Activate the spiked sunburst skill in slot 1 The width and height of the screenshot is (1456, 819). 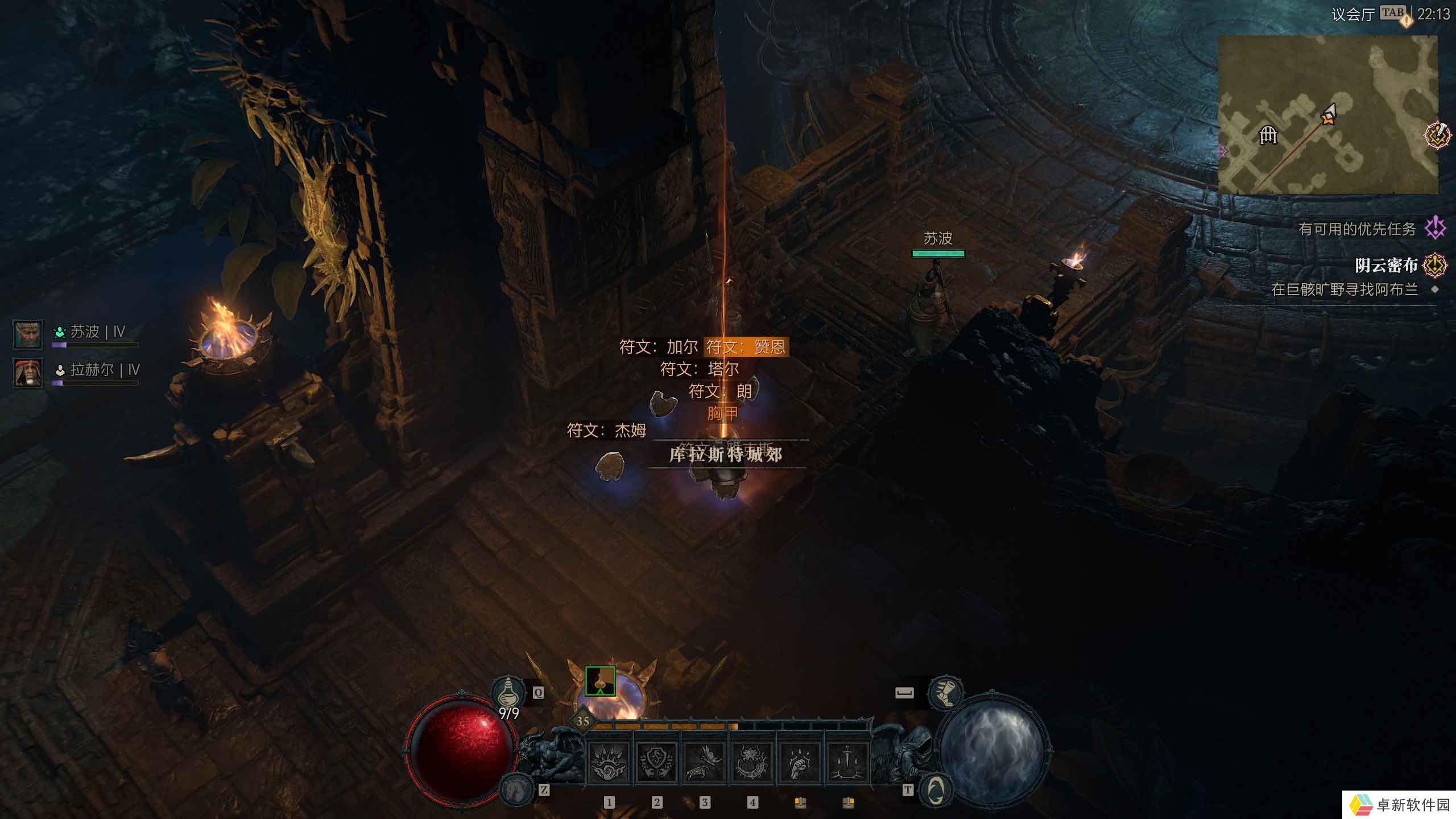coord(609,762)
